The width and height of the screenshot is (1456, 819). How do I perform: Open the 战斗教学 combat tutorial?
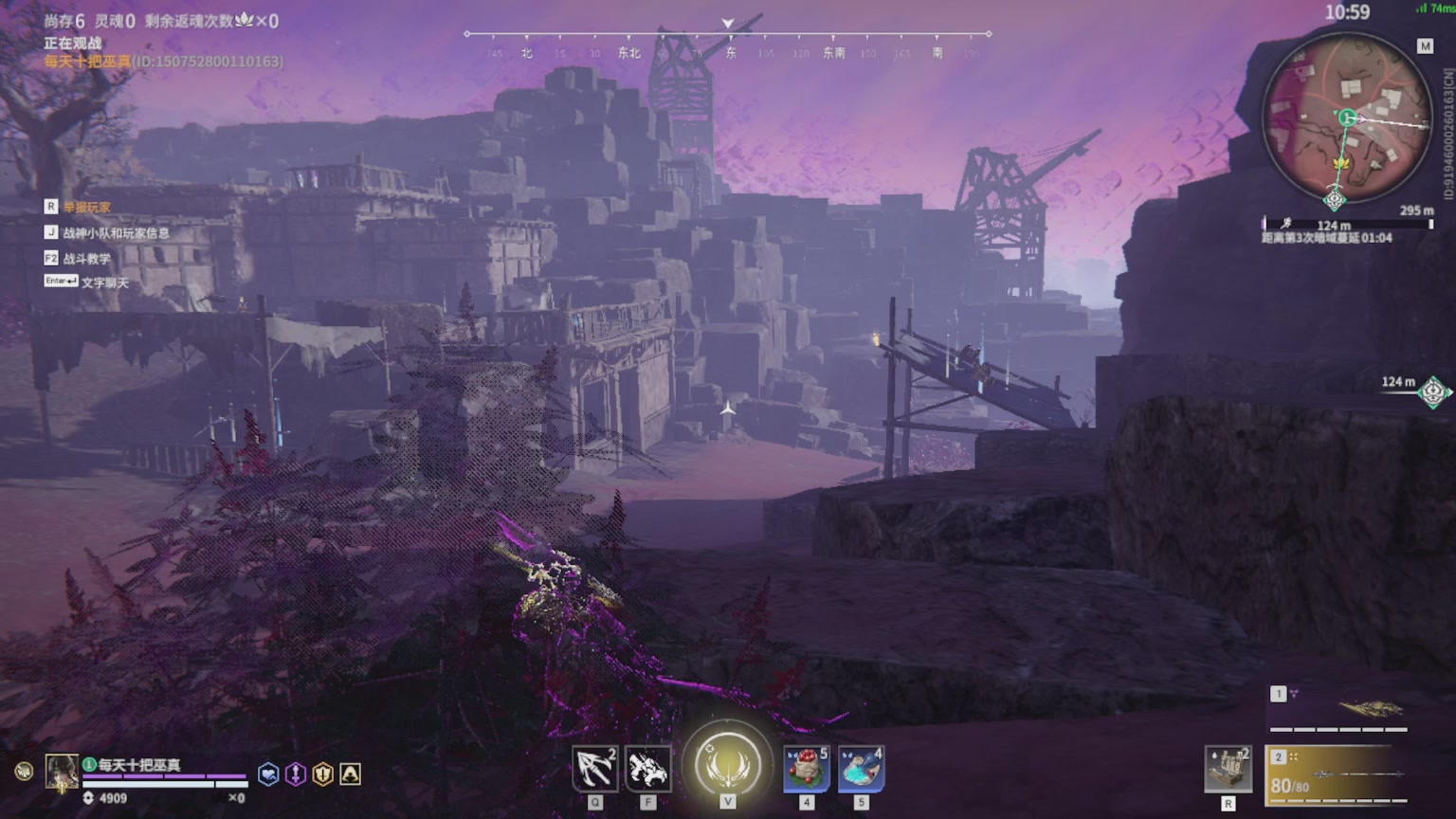87,258
